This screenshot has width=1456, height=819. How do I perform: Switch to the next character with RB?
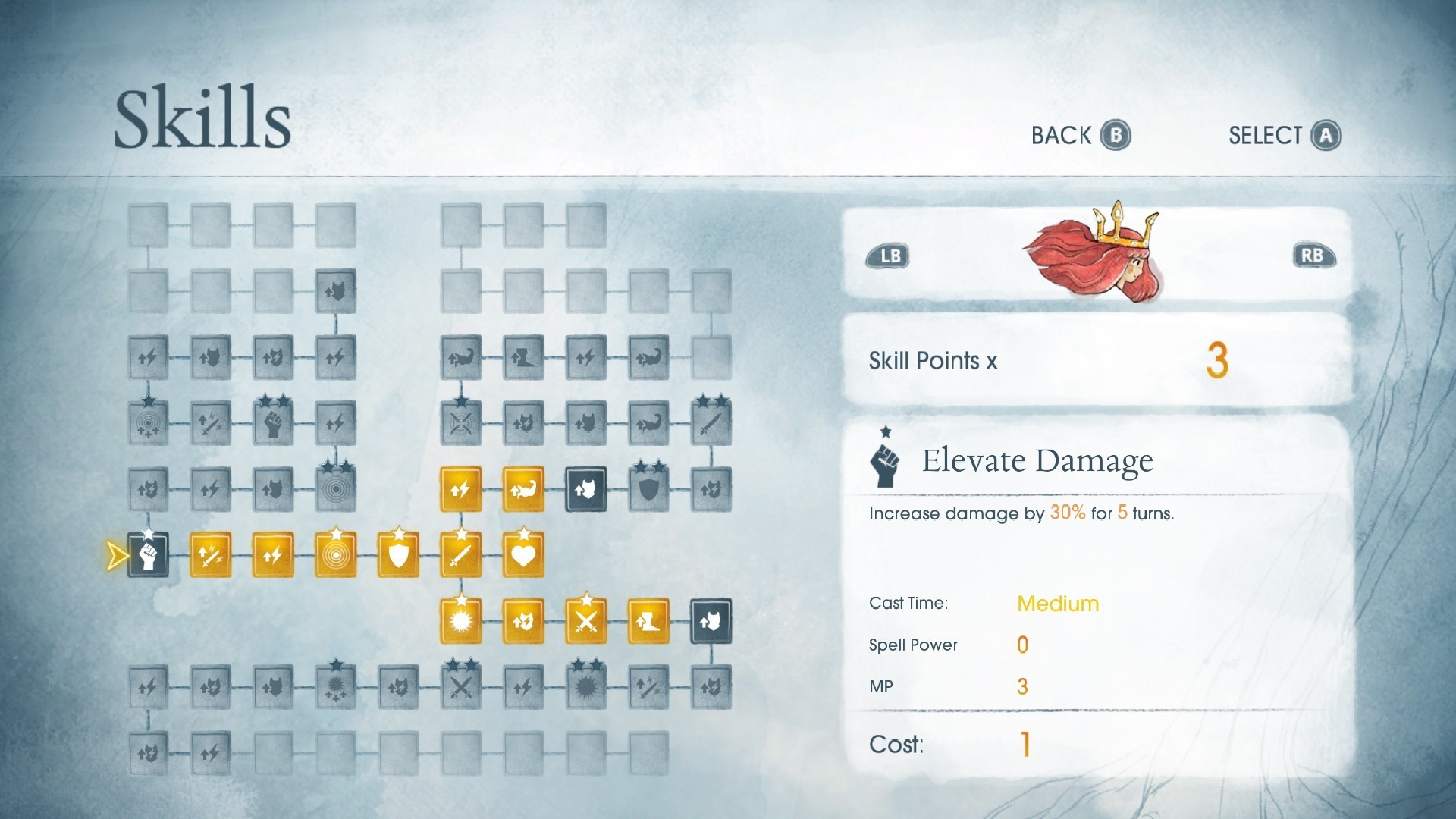[1314, 256]
